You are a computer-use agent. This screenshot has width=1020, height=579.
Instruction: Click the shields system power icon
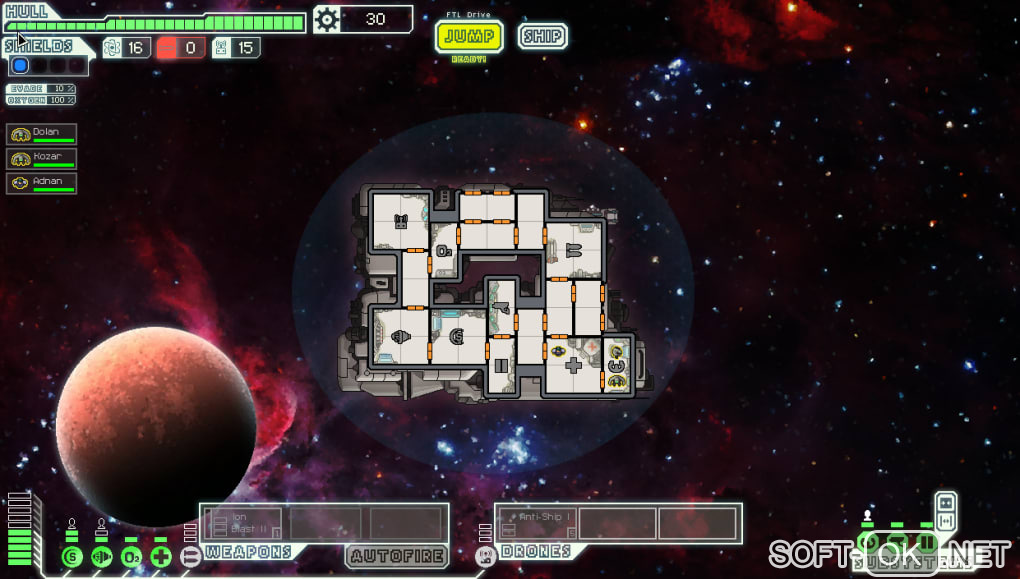coord(72,557)
